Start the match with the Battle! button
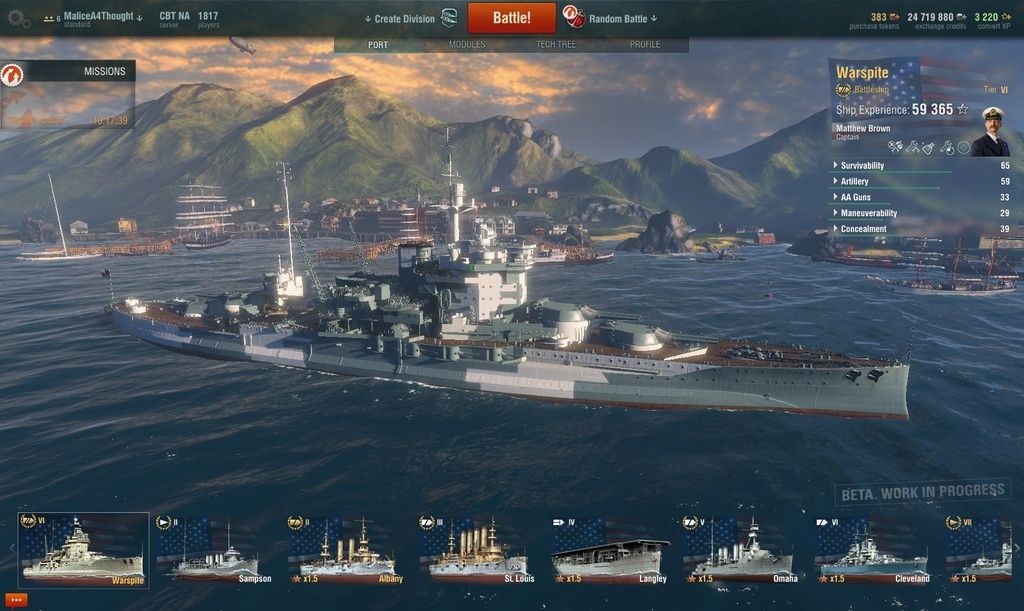The height and width of the screenshot is (611, 1024). (511, 18)
